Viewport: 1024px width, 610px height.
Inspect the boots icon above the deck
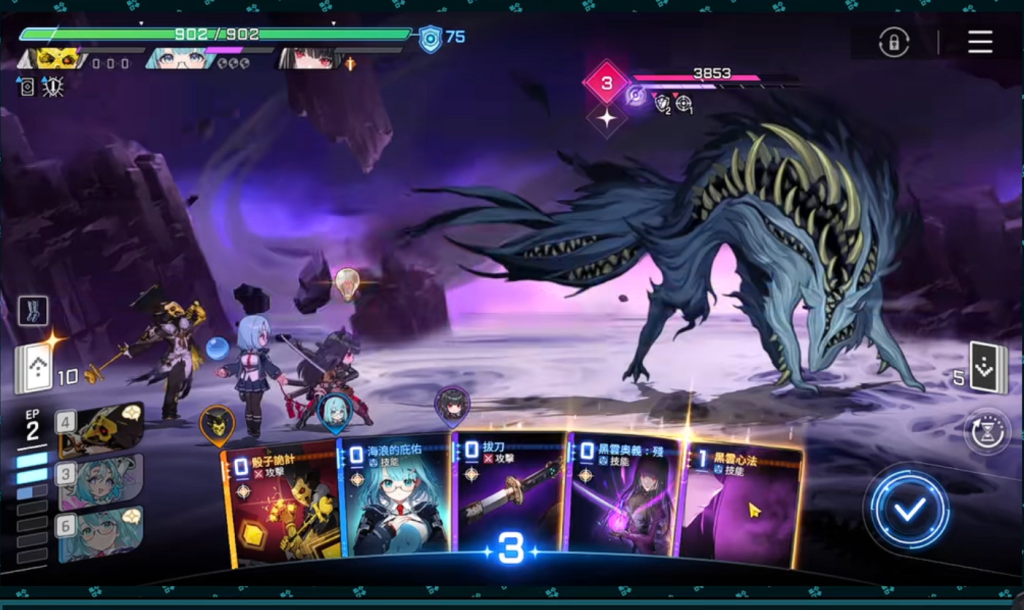[32, 310]
